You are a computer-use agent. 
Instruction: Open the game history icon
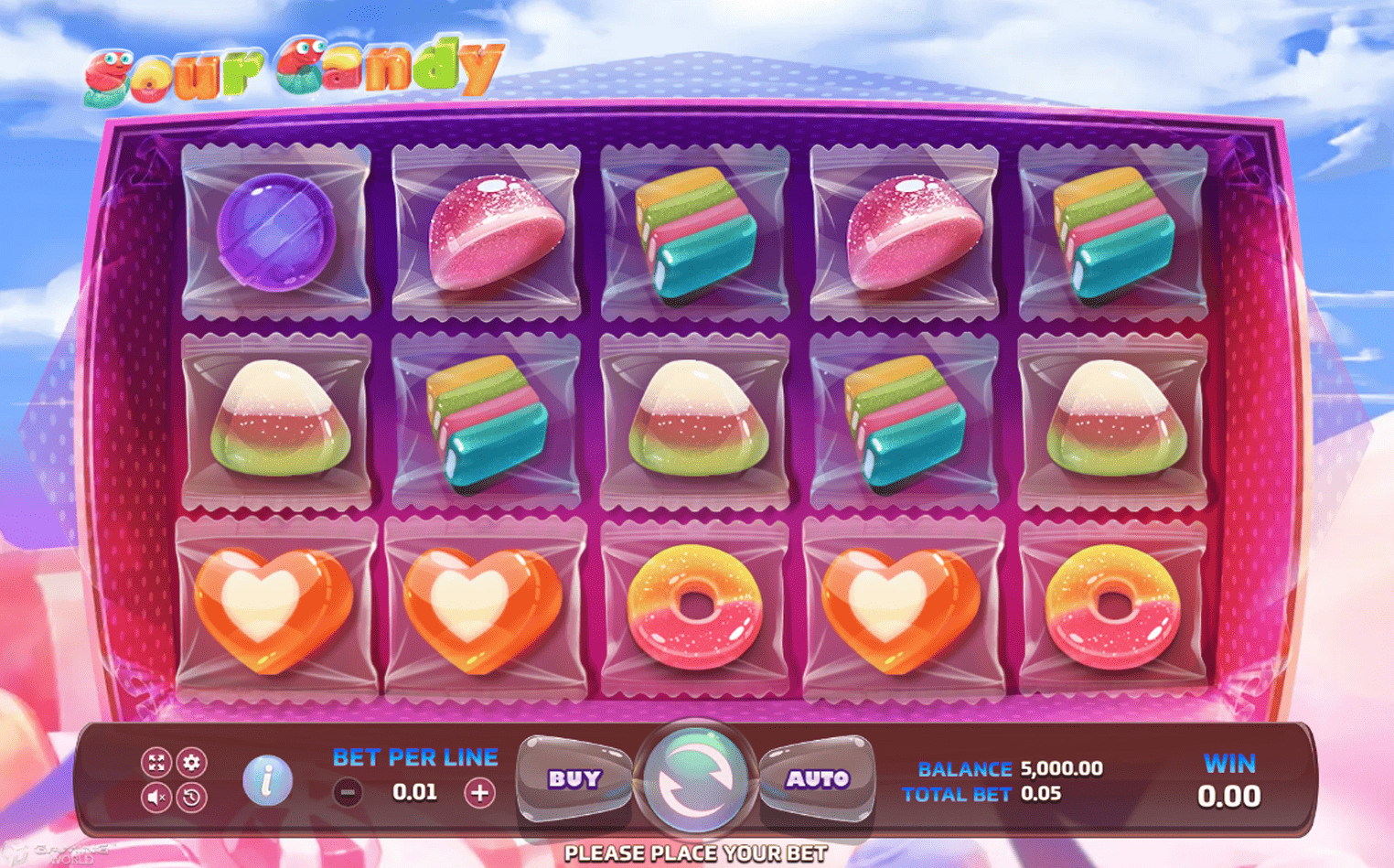tap(192, 796)
